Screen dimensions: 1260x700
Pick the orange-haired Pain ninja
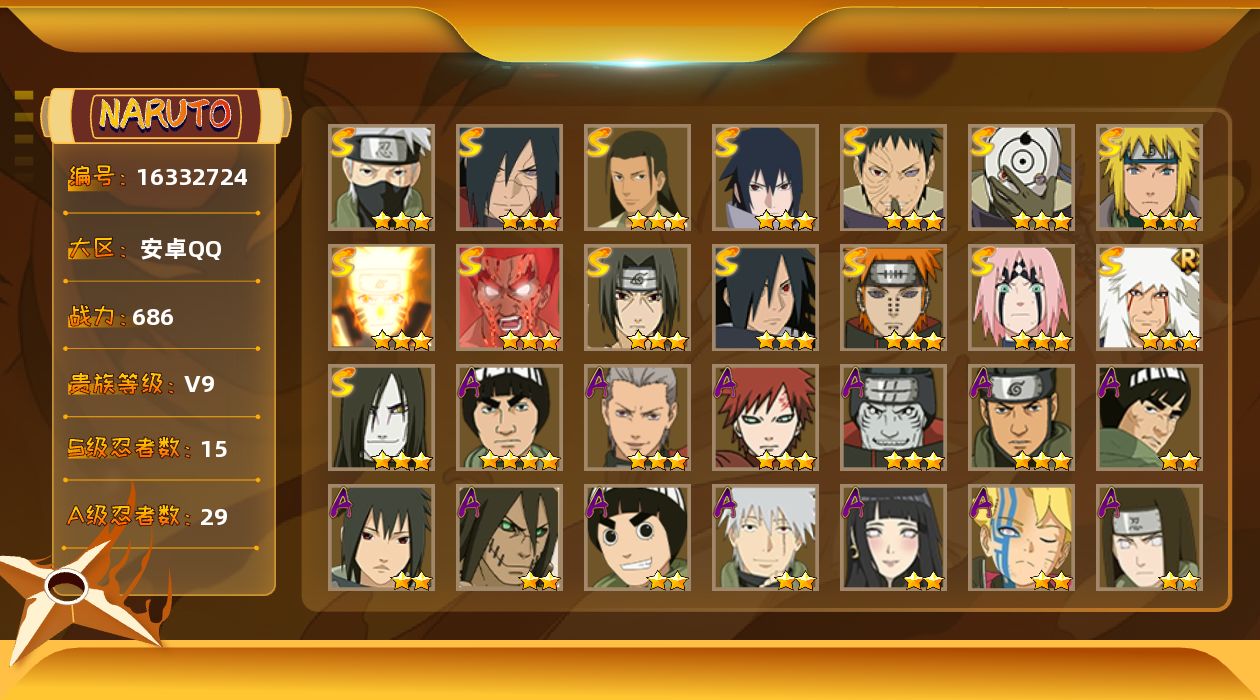(893, 298)
